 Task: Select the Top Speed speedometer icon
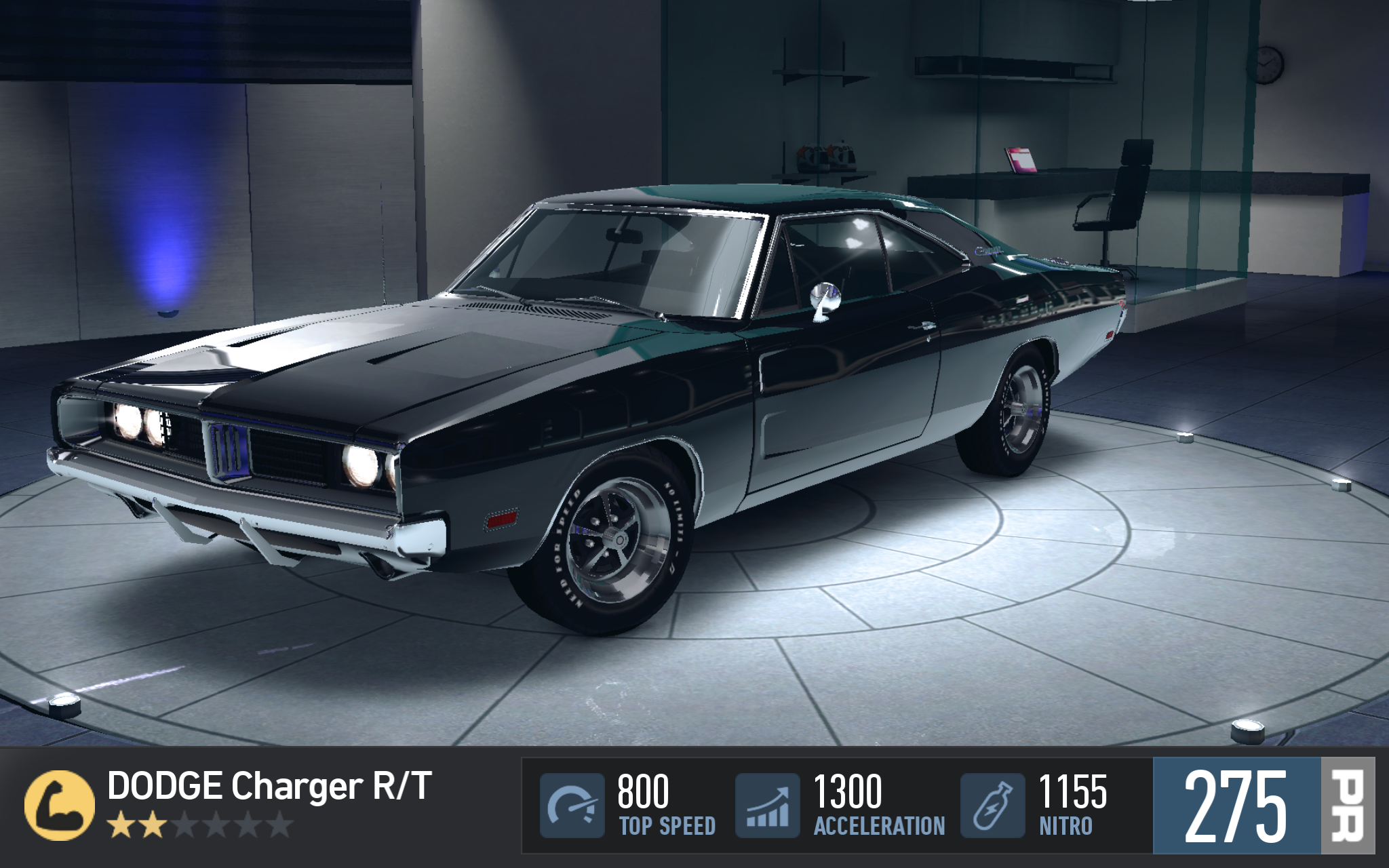click(572, 806)
